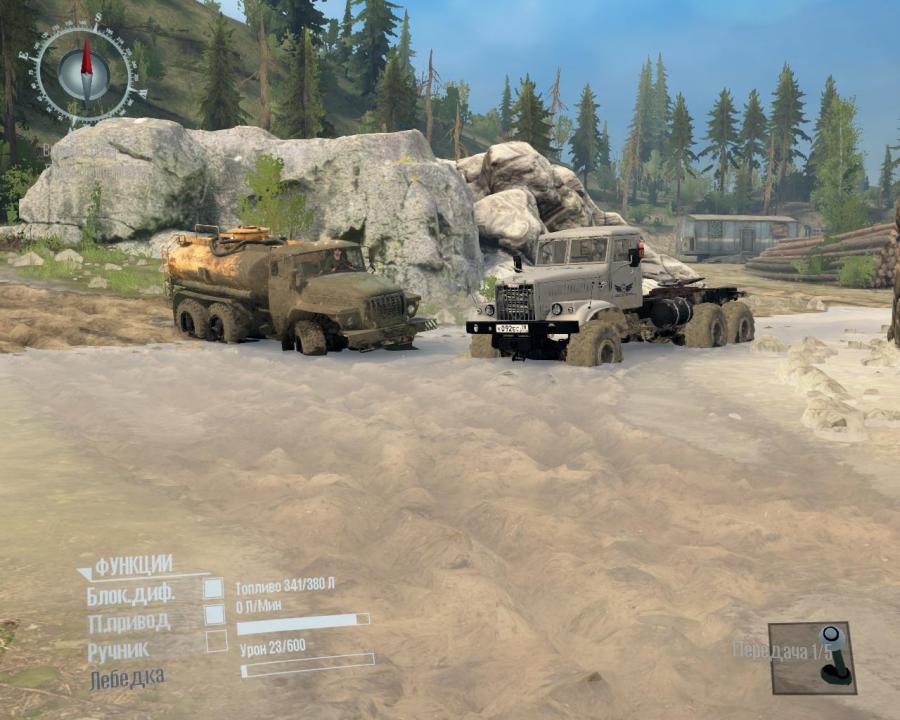This screenshot has width=900, height=720.
Task: Toggle the Ручник handbrake checkbox
Action: pos(216,642)
